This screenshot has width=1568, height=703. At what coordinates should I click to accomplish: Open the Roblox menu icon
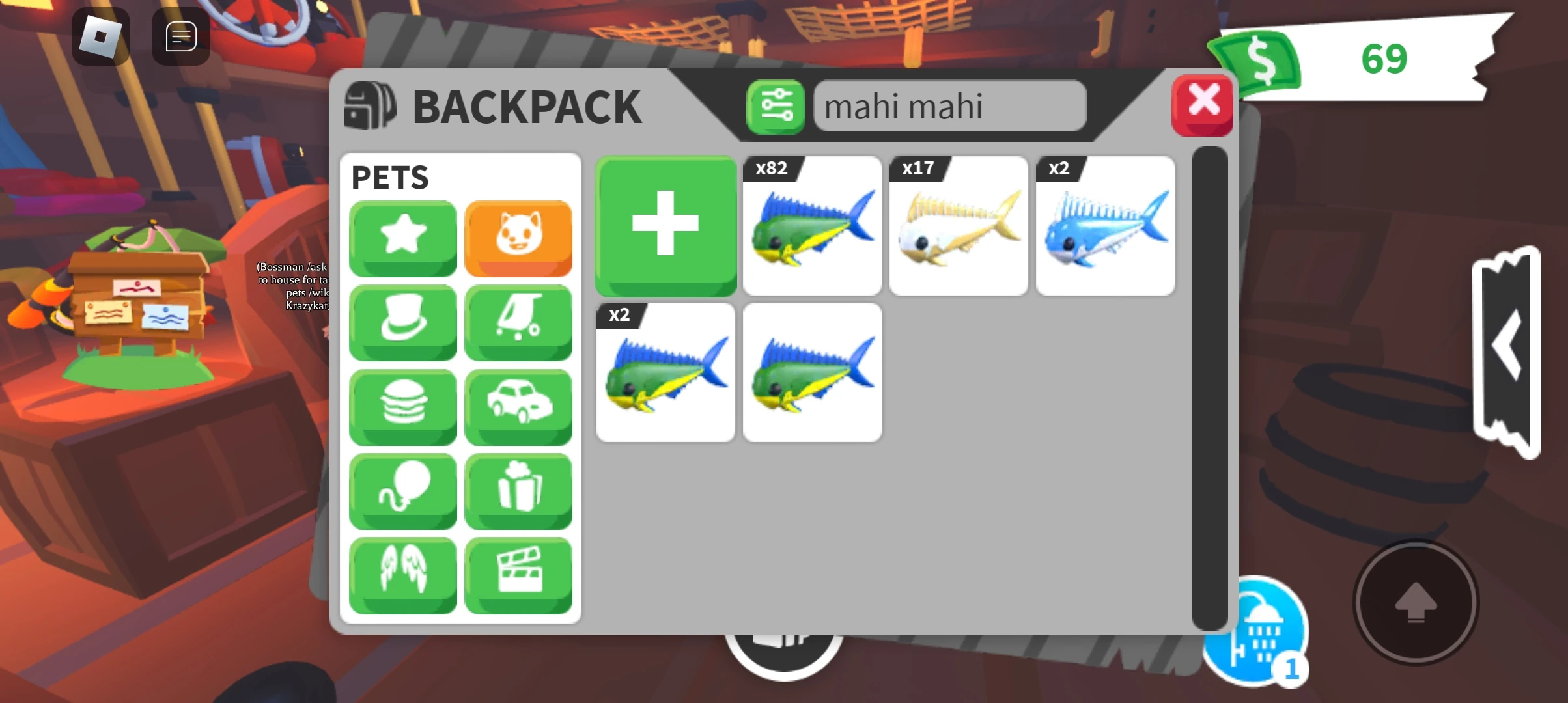point(101,36)
